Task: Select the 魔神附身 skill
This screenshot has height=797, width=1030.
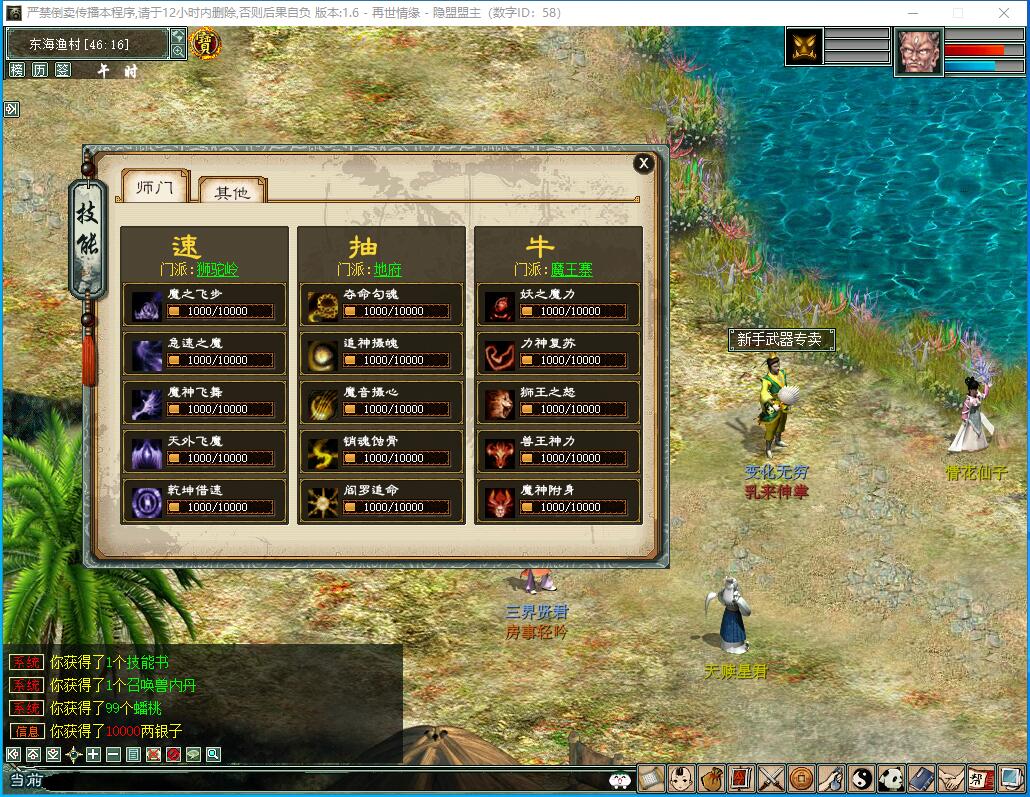Action: [557, 500]
